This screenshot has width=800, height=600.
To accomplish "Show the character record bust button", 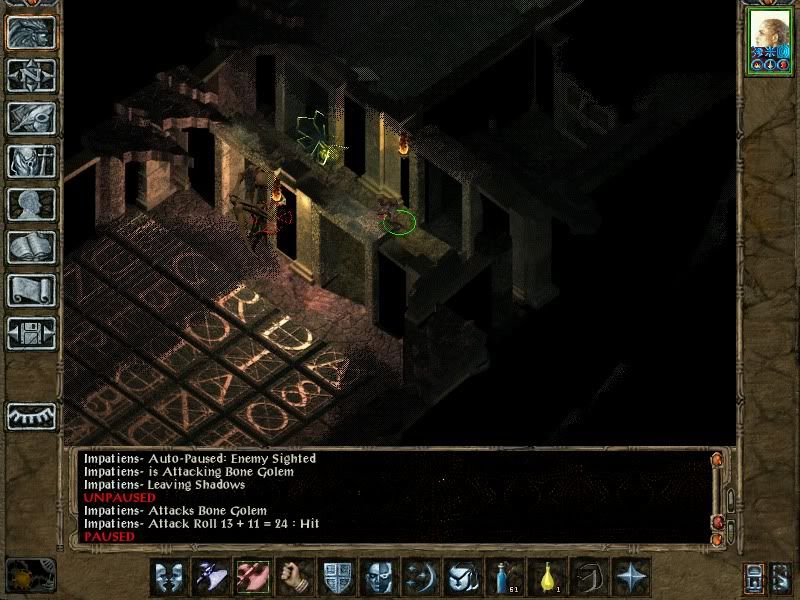I will point(31,204).
